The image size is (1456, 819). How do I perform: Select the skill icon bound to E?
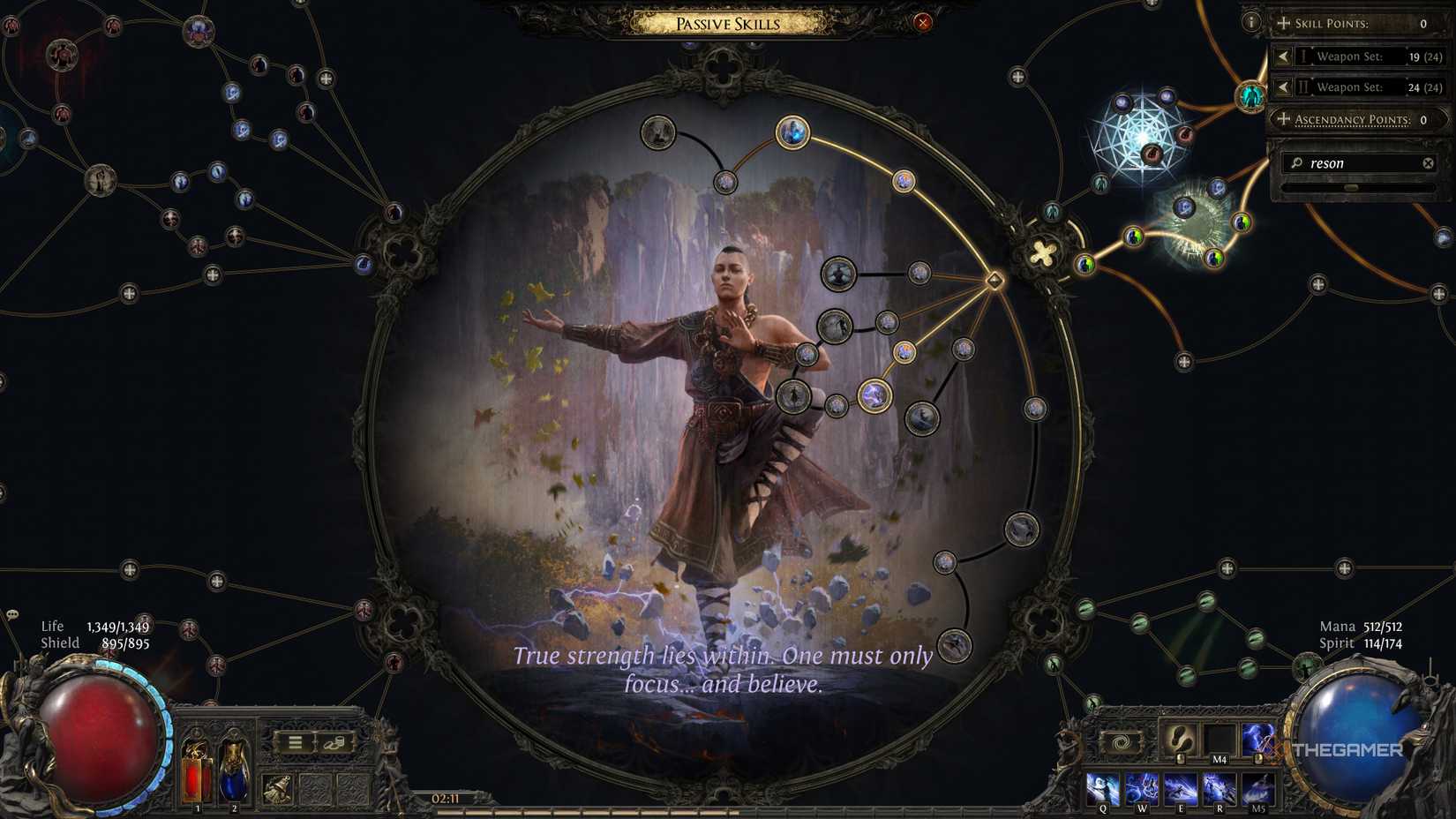[x=1182, y=787]
